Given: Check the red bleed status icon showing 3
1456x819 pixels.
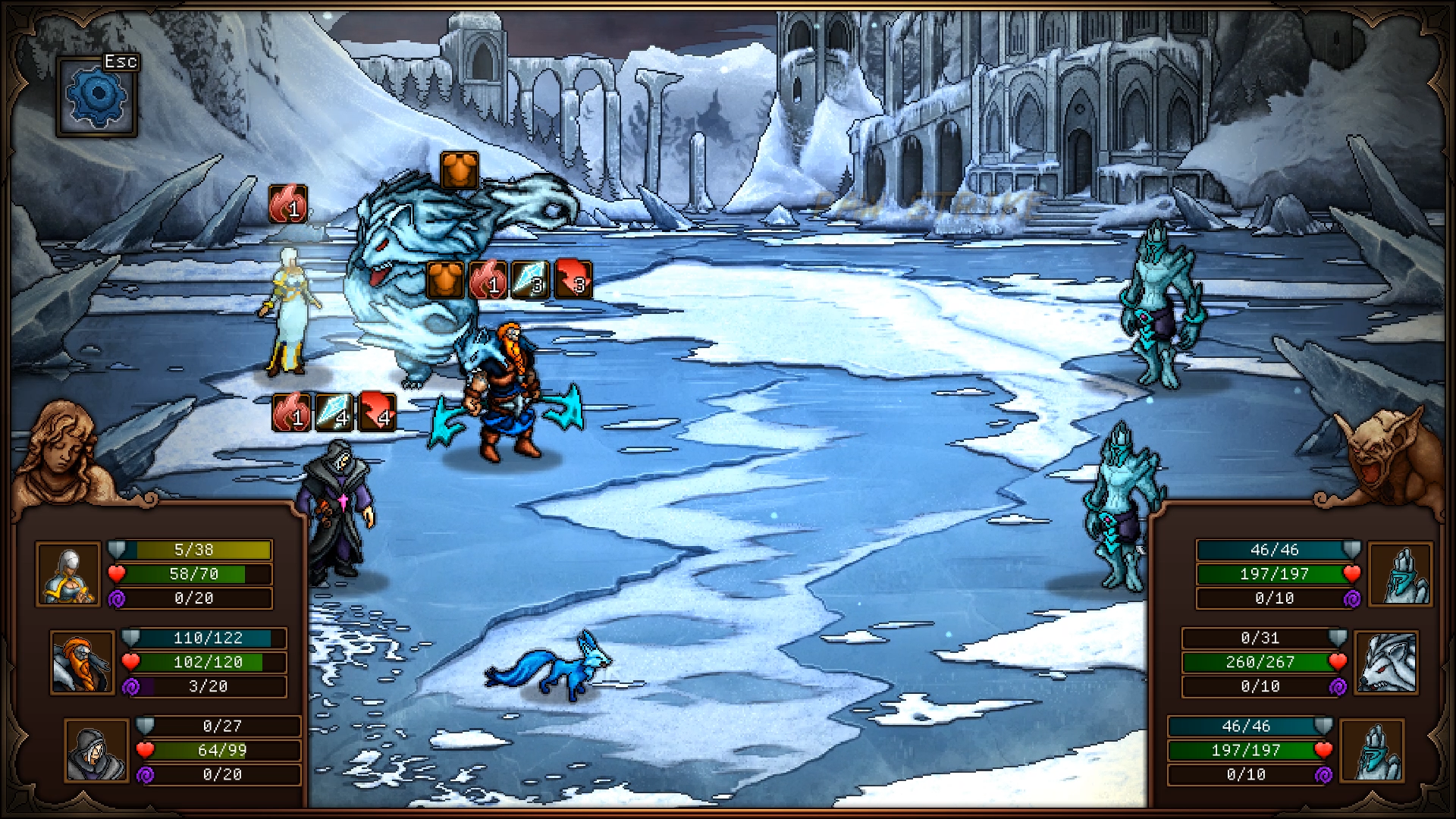Looking at the screenshot, I should [x=573, y=278].
